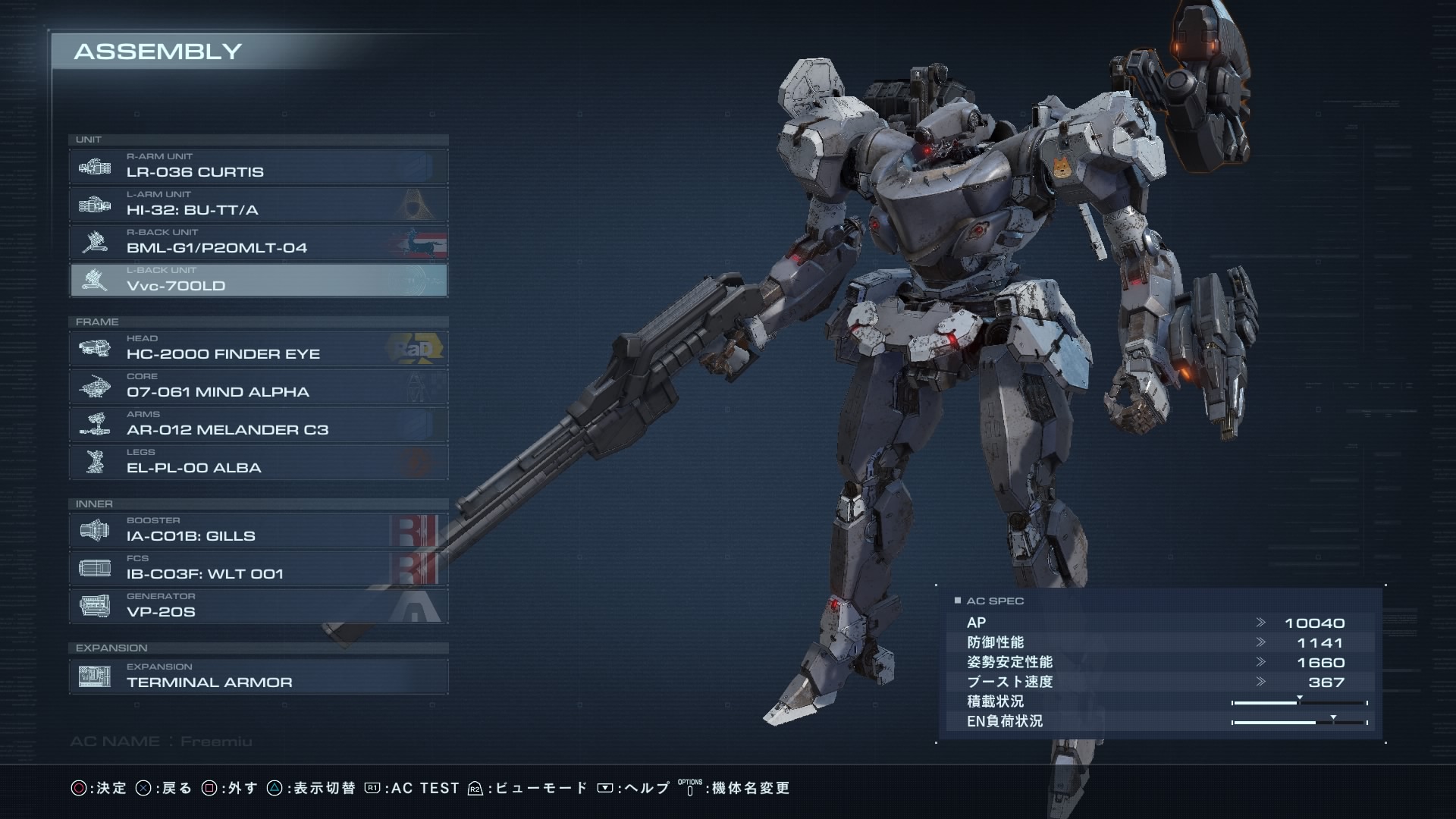Choose the L-ARM UNIT HI-32: BU-TT/A slot

click(258, 204)
